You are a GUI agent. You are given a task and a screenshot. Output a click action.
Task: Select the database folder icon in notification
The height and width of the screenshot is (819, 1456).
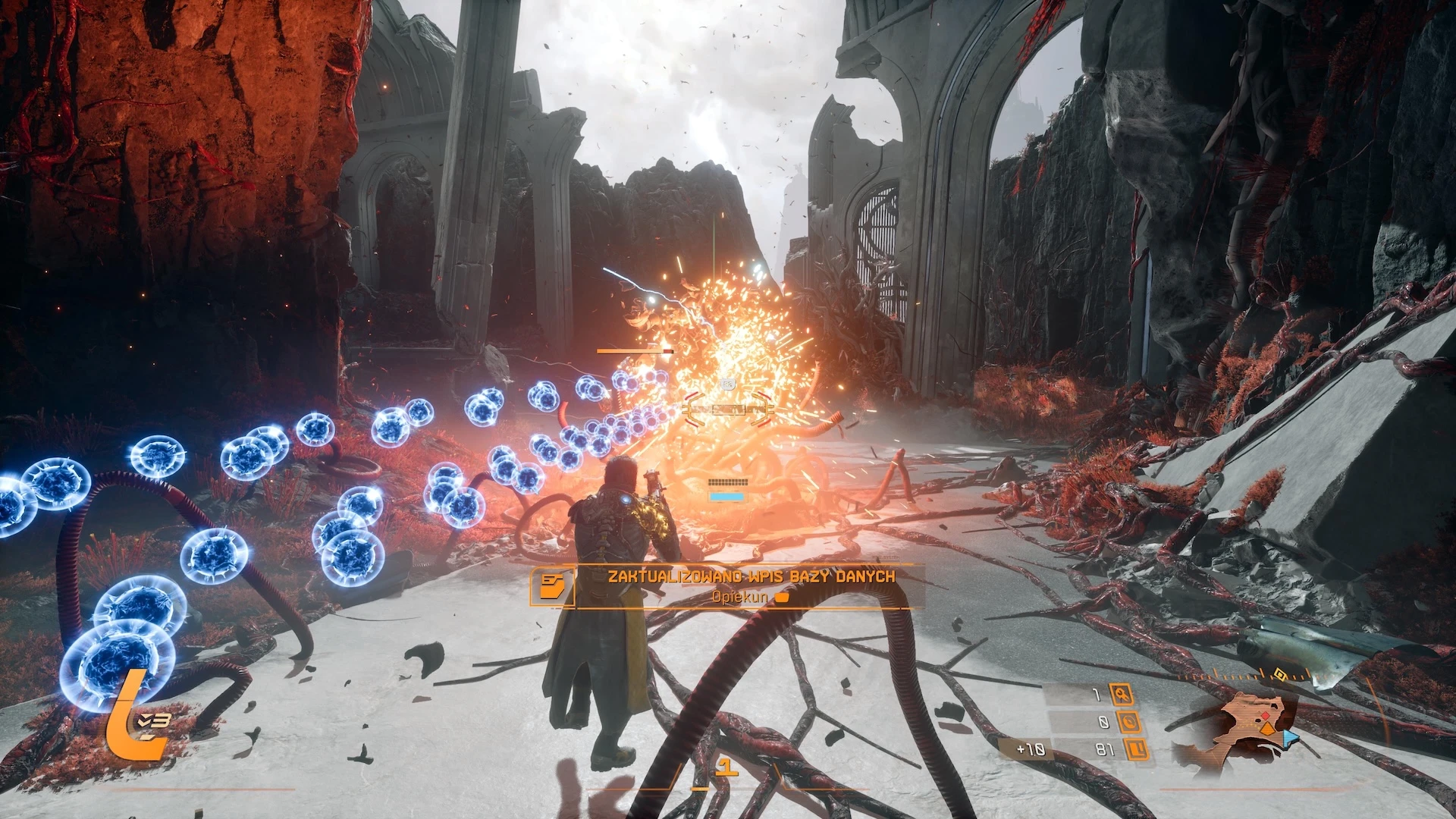(552, 586)
